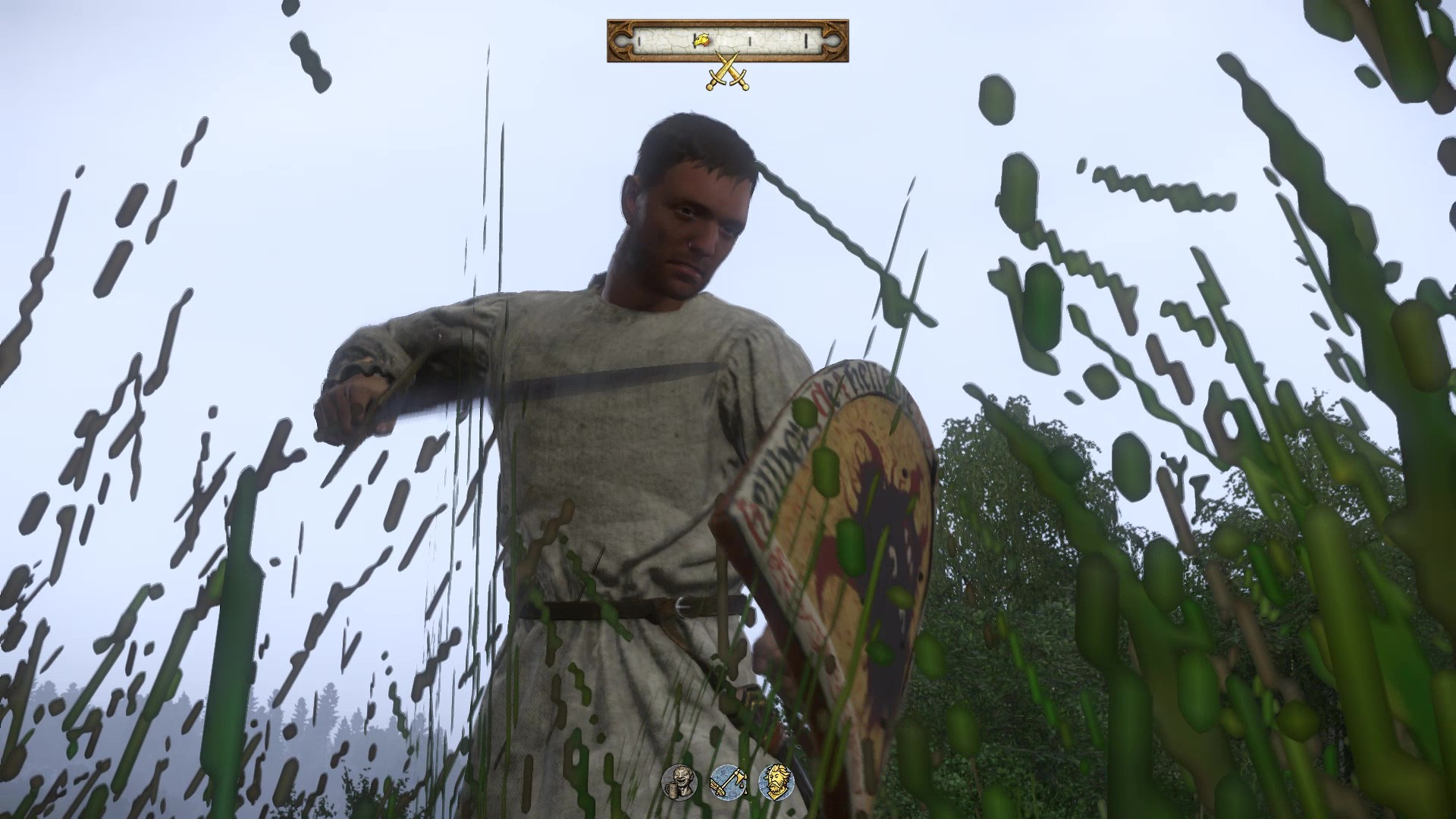Select the yellow bird marker on the compass
This screenshot has height=819, width=1456.
click(703, 39)
